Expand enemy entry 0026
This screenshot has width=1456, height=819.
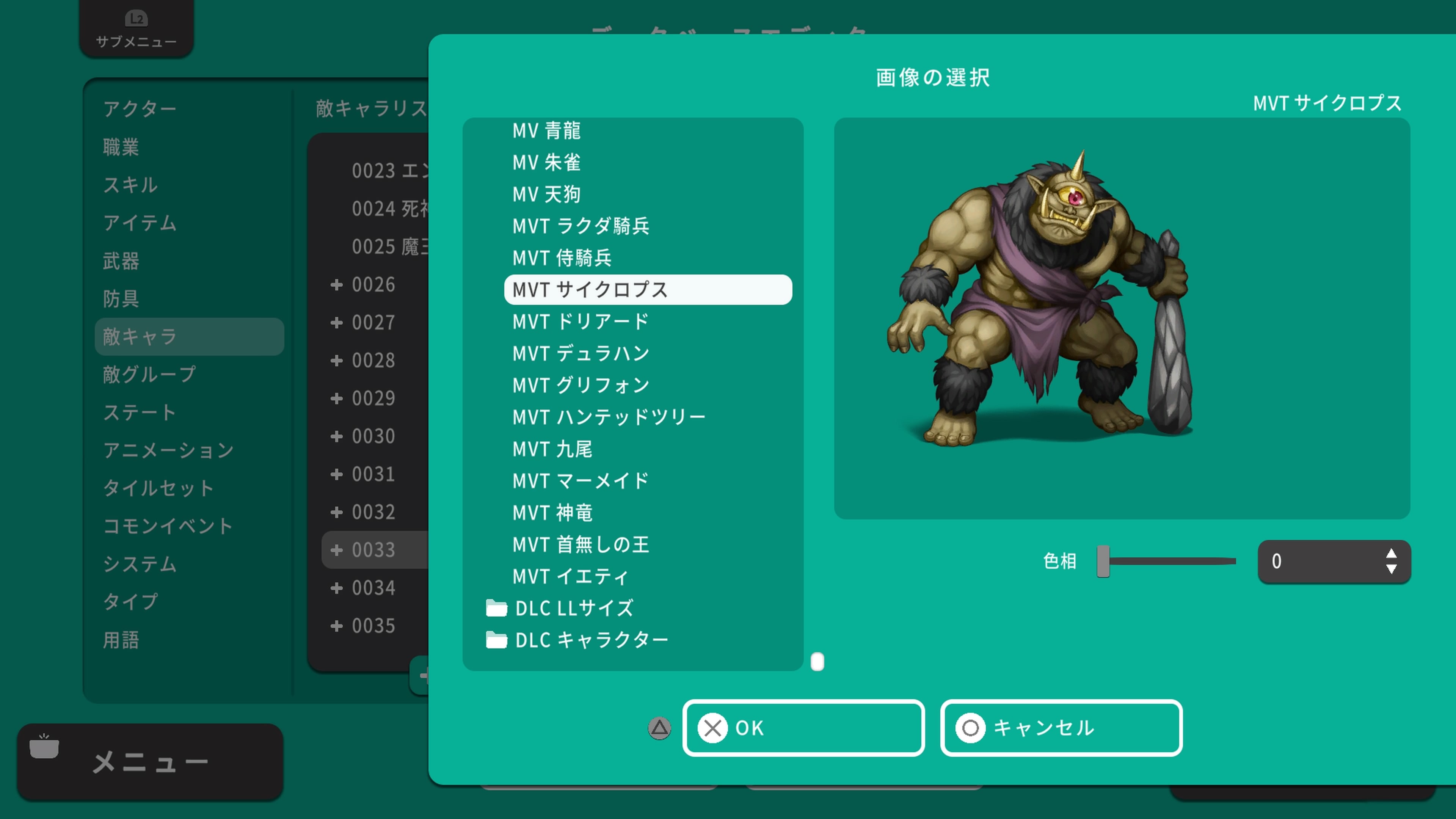coord(337,284)
